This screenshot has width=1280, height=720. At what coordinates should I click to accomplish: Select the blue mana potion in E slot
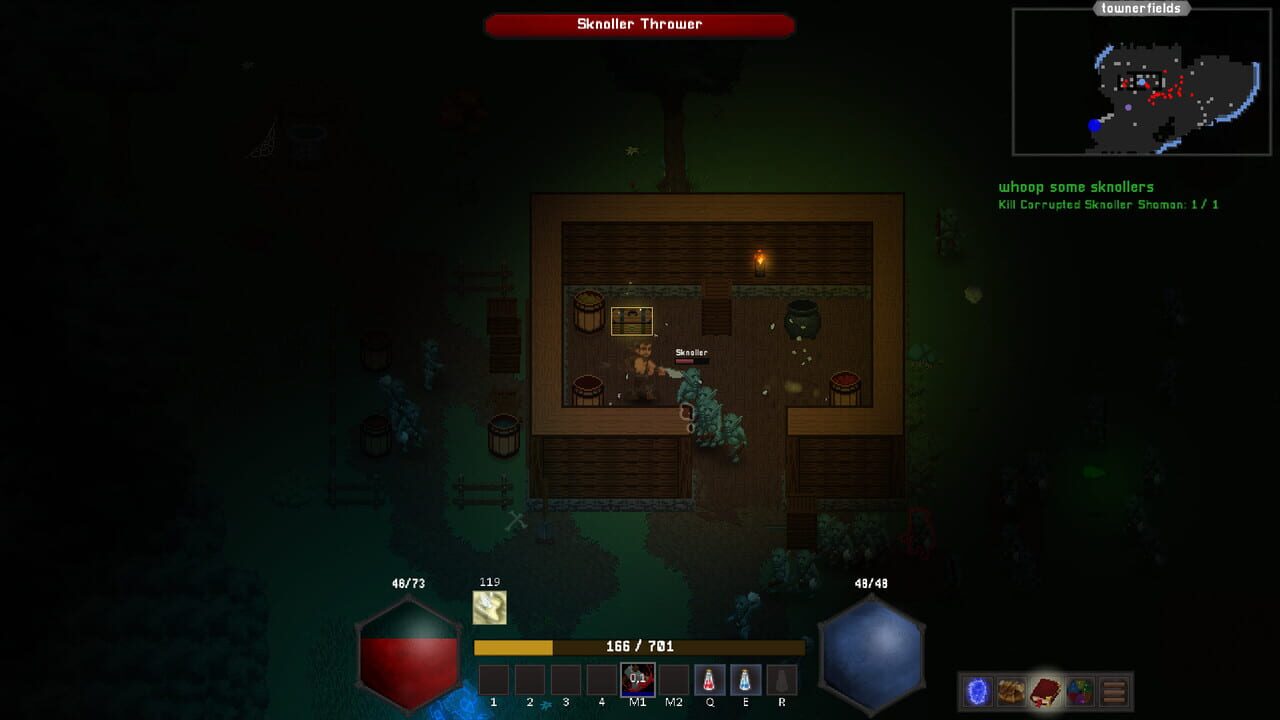(x=745, y=679)
